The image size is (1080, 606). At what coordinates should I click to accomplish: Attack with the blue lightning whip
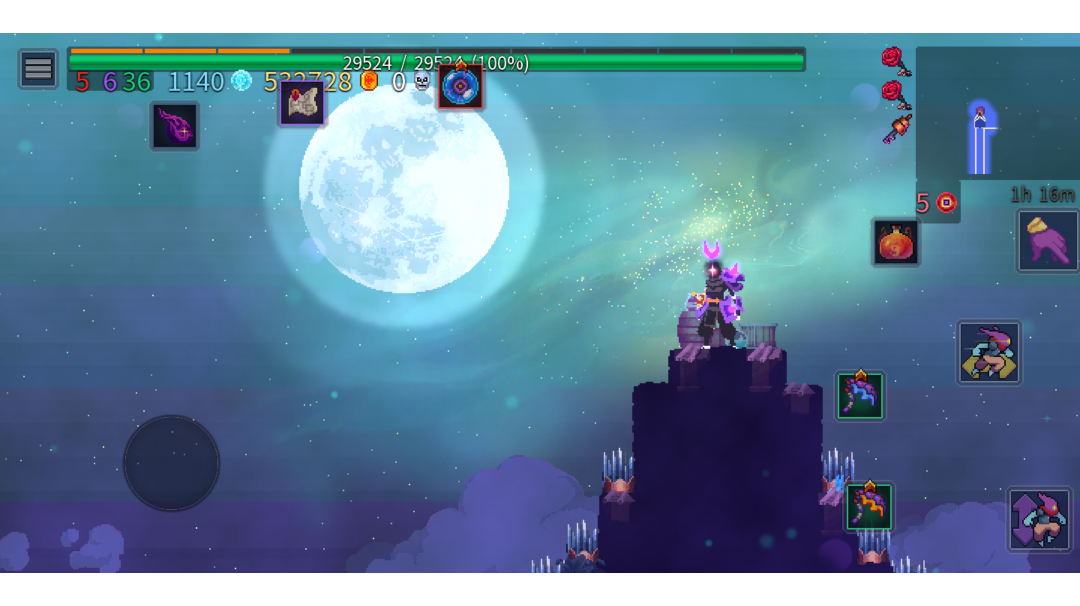[860, 396]
